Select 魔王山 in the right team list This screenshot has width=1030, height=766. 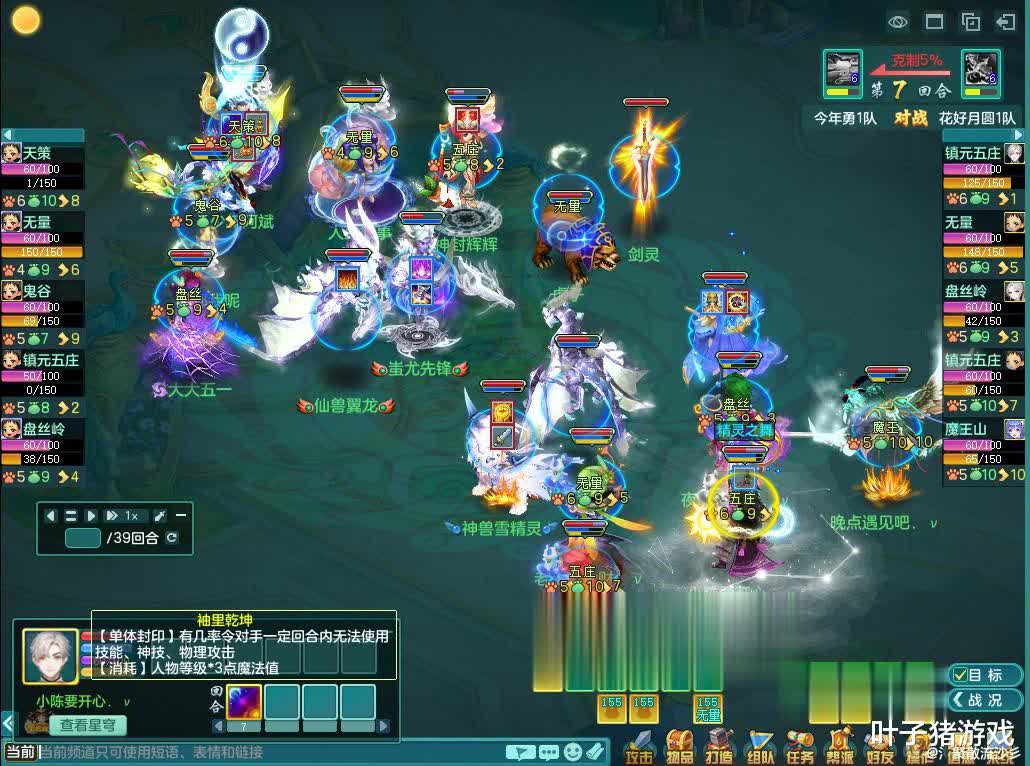pos(968,429)
